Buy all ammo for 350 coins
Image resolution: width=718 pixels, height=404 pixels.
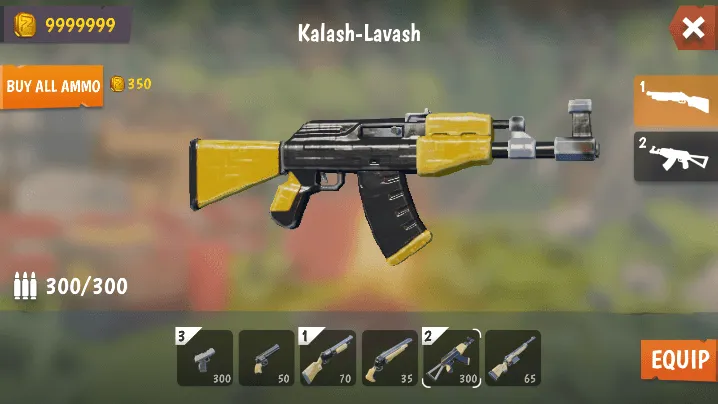pos(52,86)
